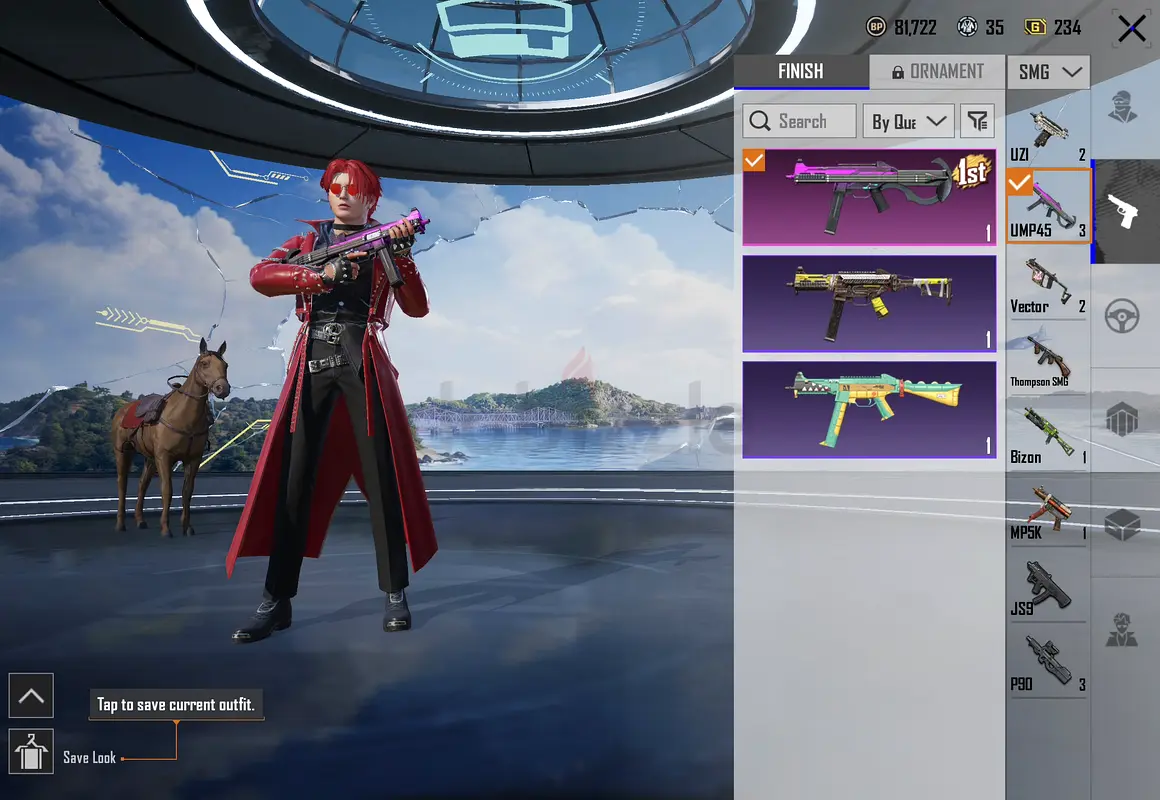Choose the P90 weapon entry
The width and height of the screenshot is (1160, 800).
pyautogui.click(x=1047, y=662)
